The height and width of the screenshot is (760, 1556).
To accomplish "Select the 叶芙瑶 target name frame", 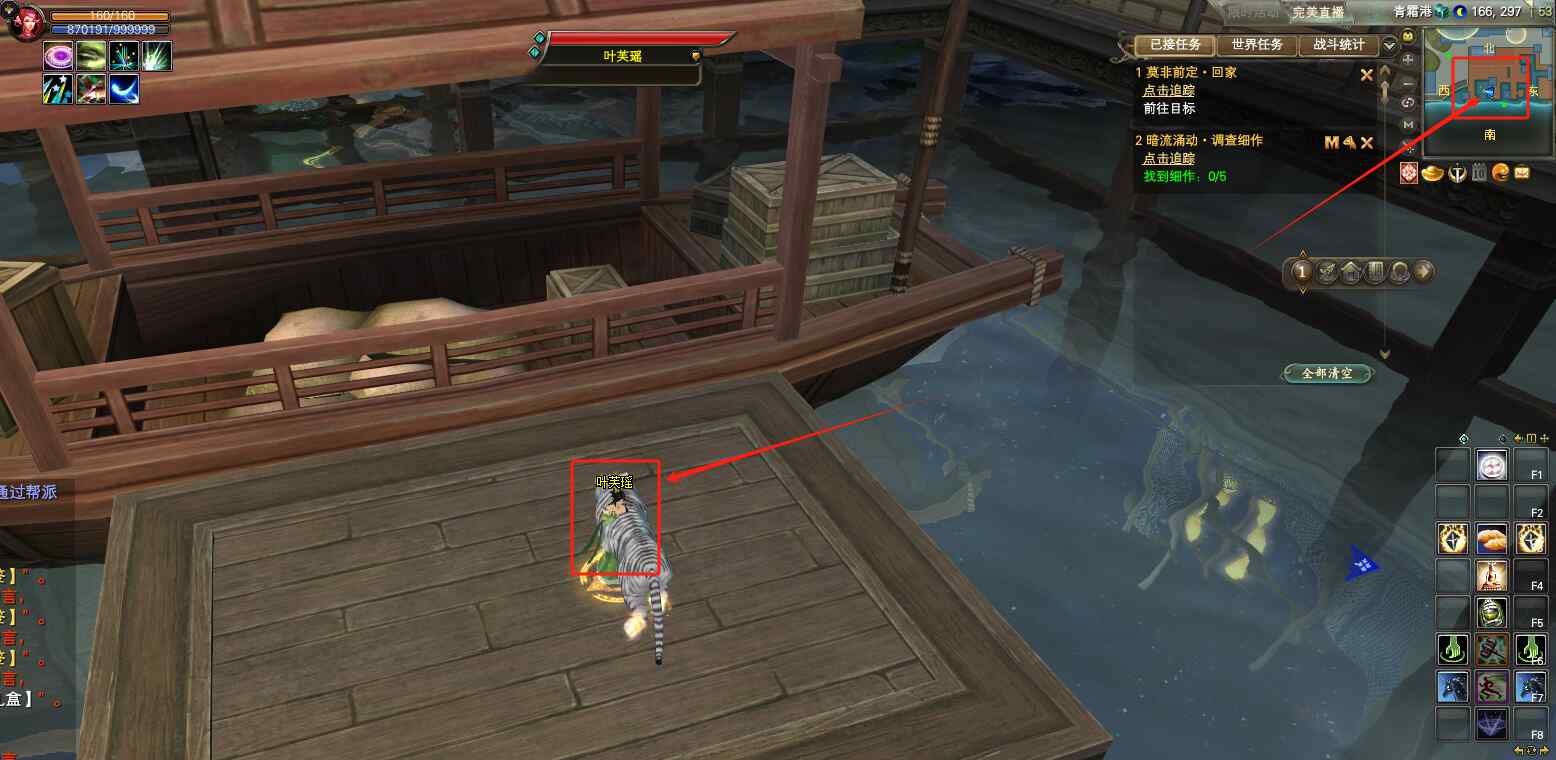I will pyautogui.click(x=622, y=56).
